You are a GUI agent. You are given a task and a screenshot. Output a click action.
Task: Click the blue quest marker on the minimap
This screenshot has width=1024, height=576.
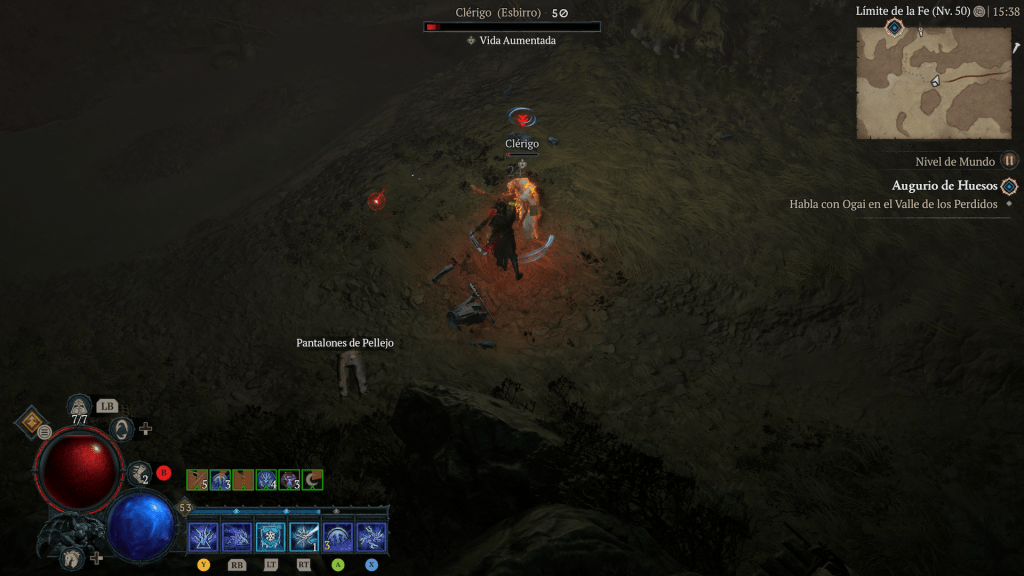click(894, 28)
